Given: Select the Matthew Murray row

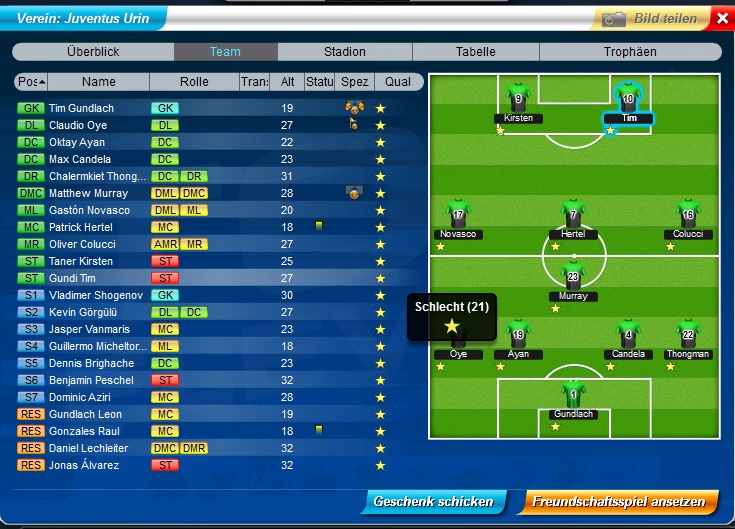Looking at the screenshot, I should pyautogui.click(x=89, y=193).
